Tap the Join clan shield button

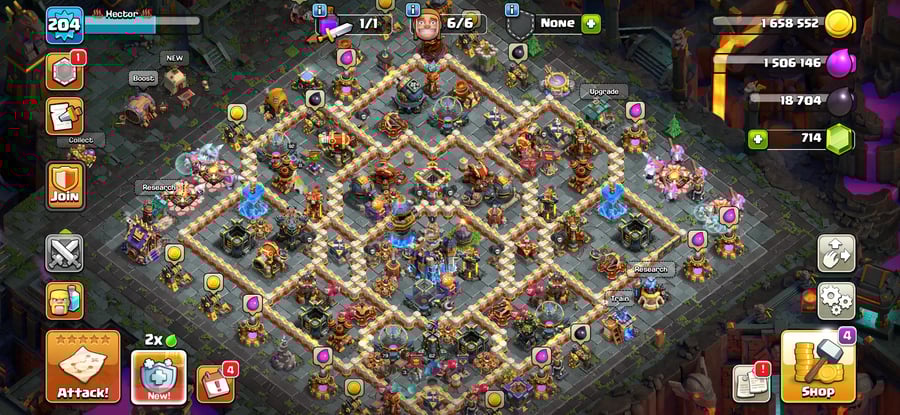[x=64, y=187]
